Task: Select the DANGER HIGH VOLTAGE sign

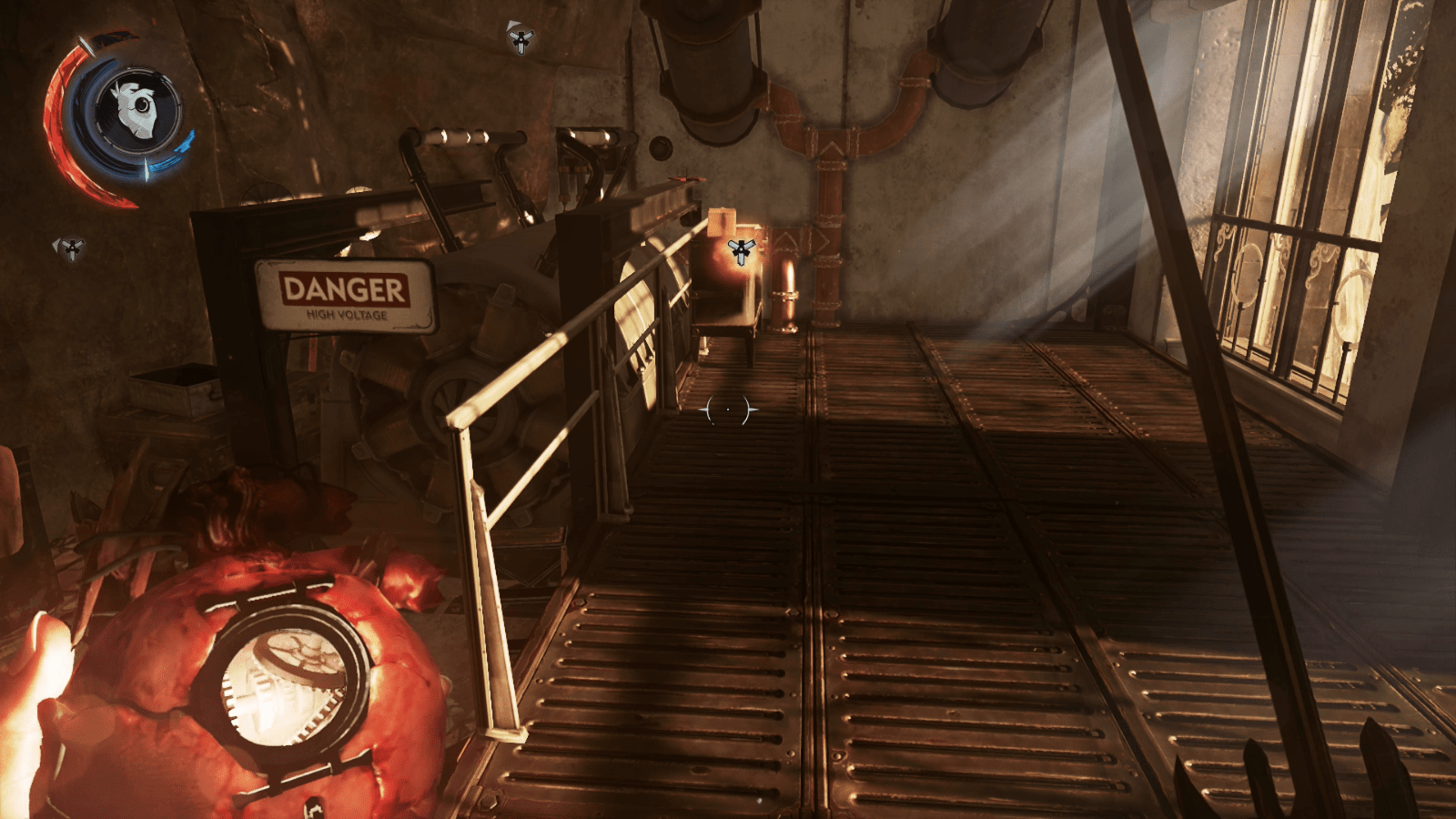Action: (x=343, y=296)
